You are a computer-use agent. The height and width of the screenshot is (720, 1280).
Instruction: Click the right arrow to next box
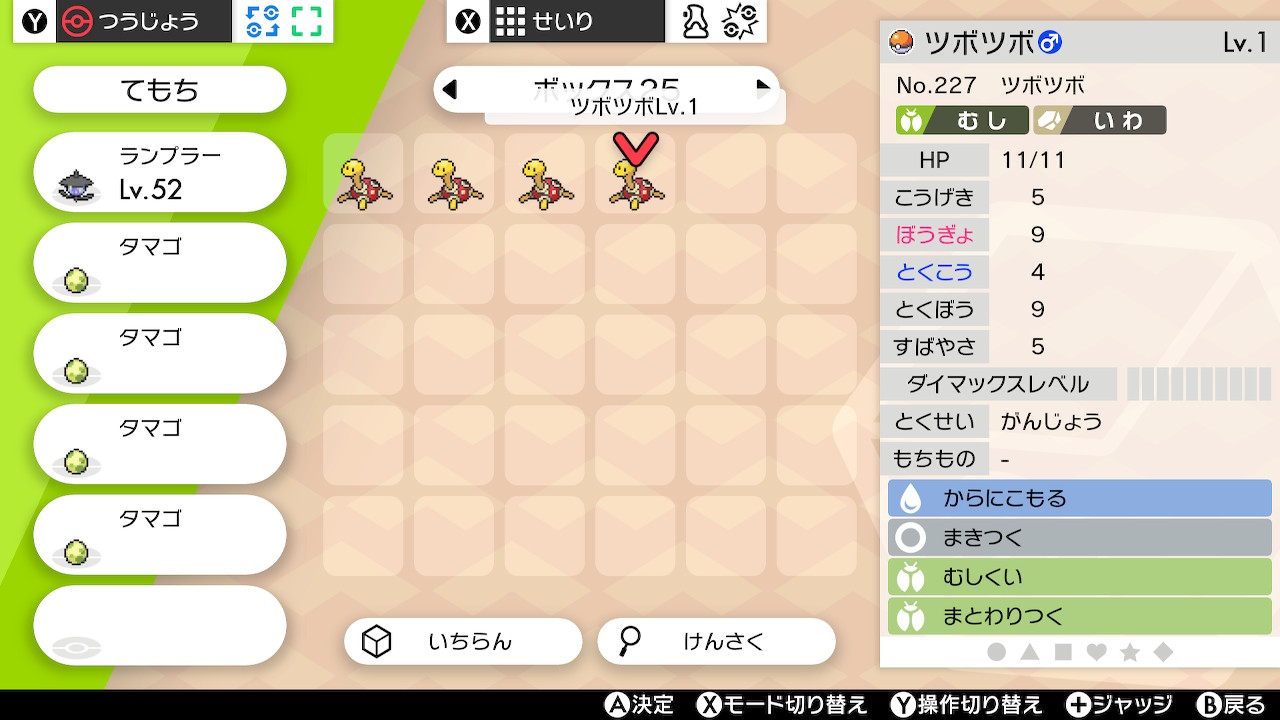point(765,89)
